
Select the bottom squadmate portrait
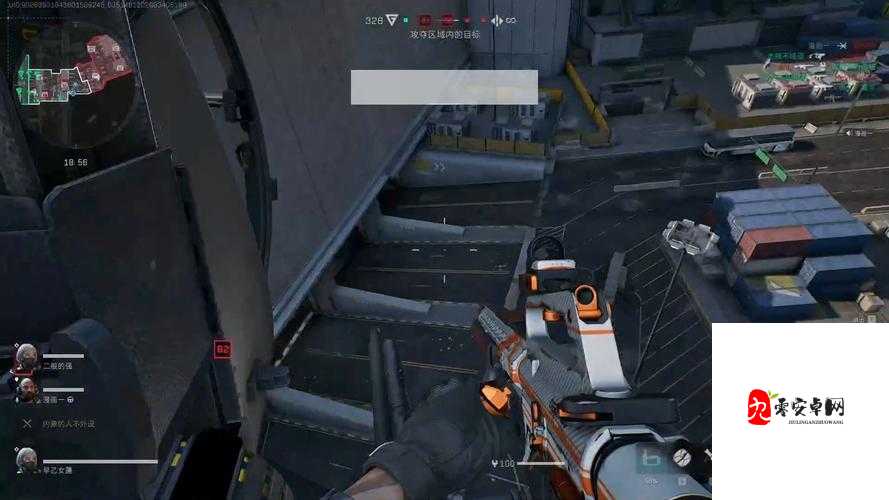27,460
